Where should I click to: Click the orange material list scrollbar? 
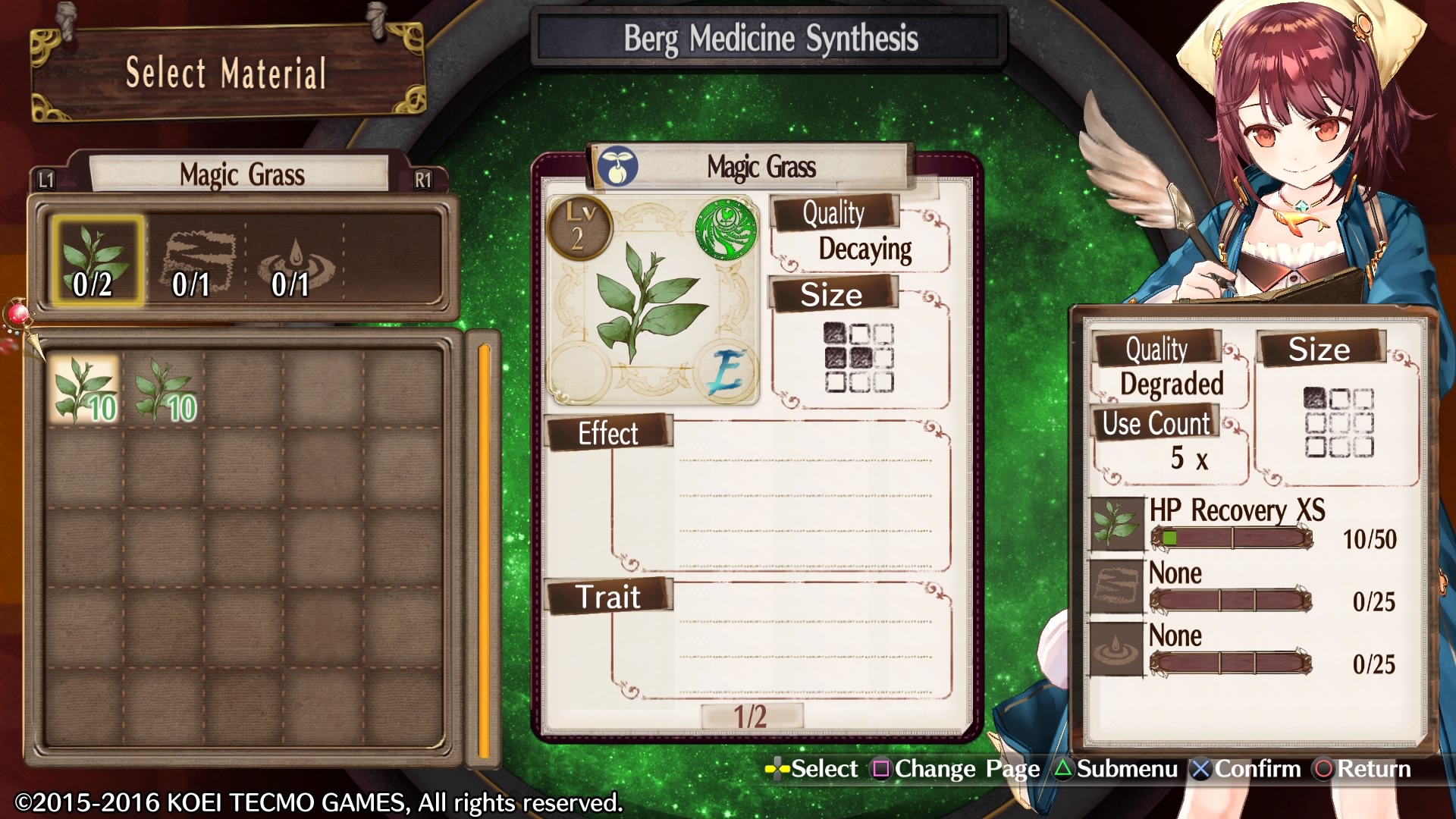pos(484,550)
